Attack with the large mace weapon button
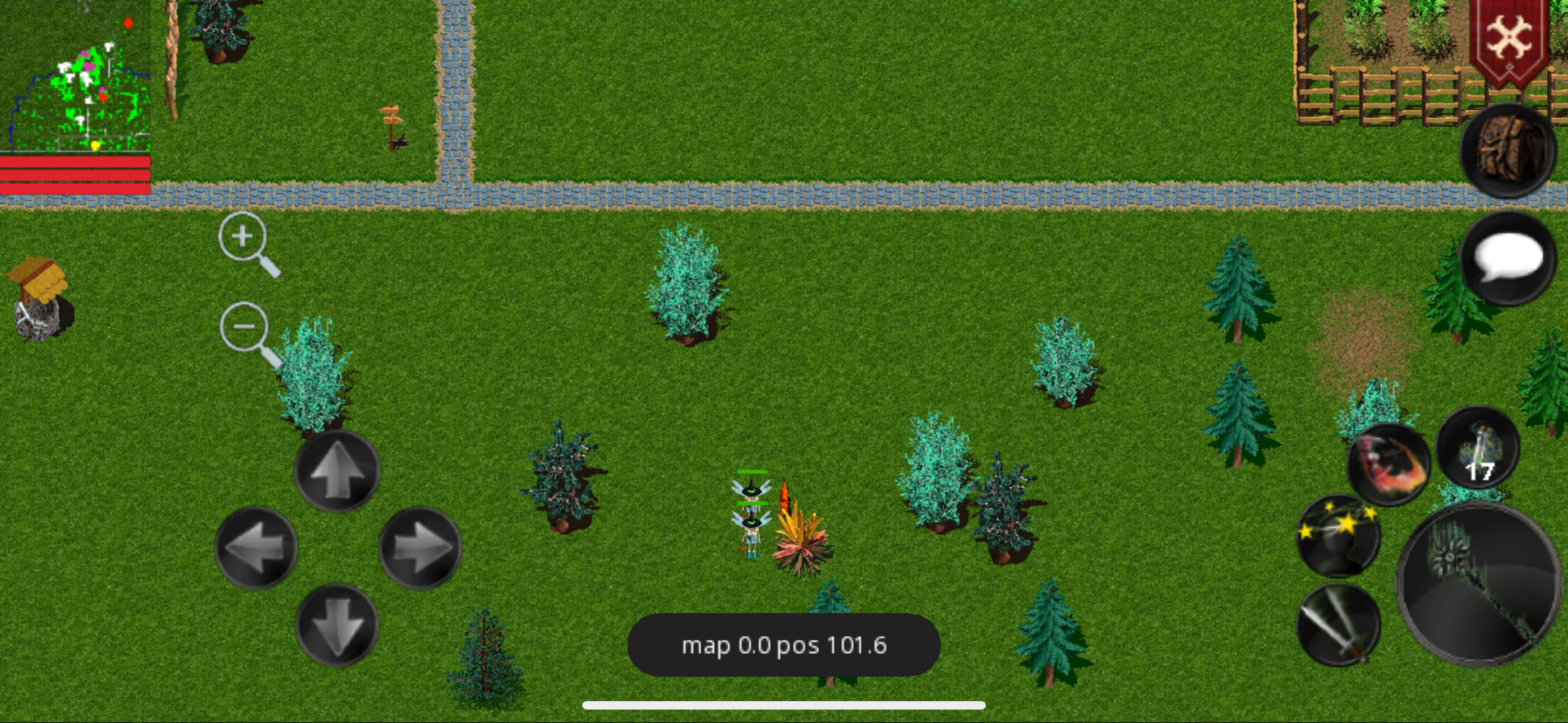Viewport: 1568px width, 723px height. coord(1479,584)
